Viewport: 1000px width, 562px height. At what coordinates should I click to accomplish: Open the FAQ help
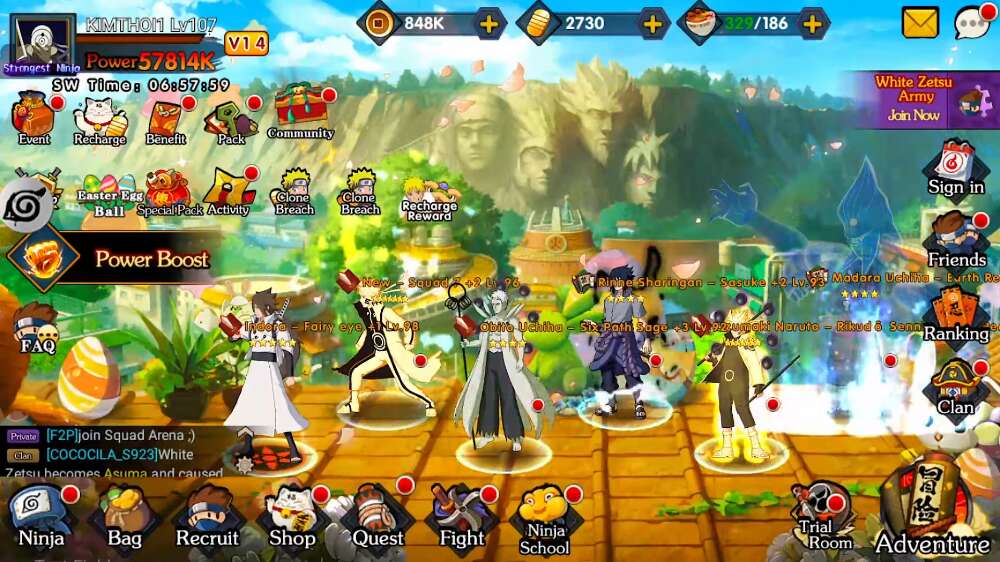pyautogui.click(x=37, y=328)
